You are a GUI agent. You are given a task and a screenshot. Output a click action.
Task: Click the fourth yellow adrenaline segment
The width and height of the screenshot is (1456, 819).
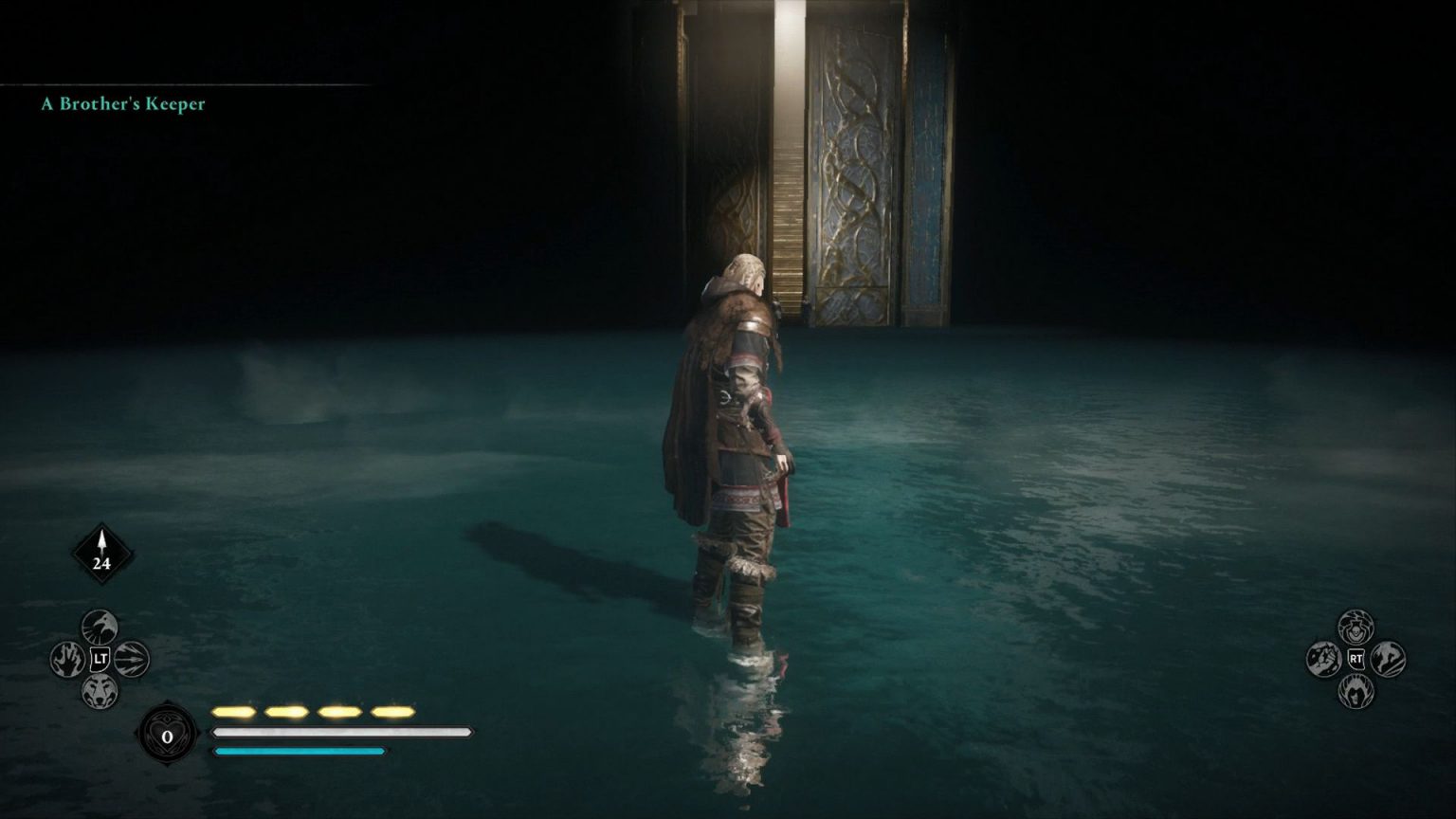coord(393,709)
